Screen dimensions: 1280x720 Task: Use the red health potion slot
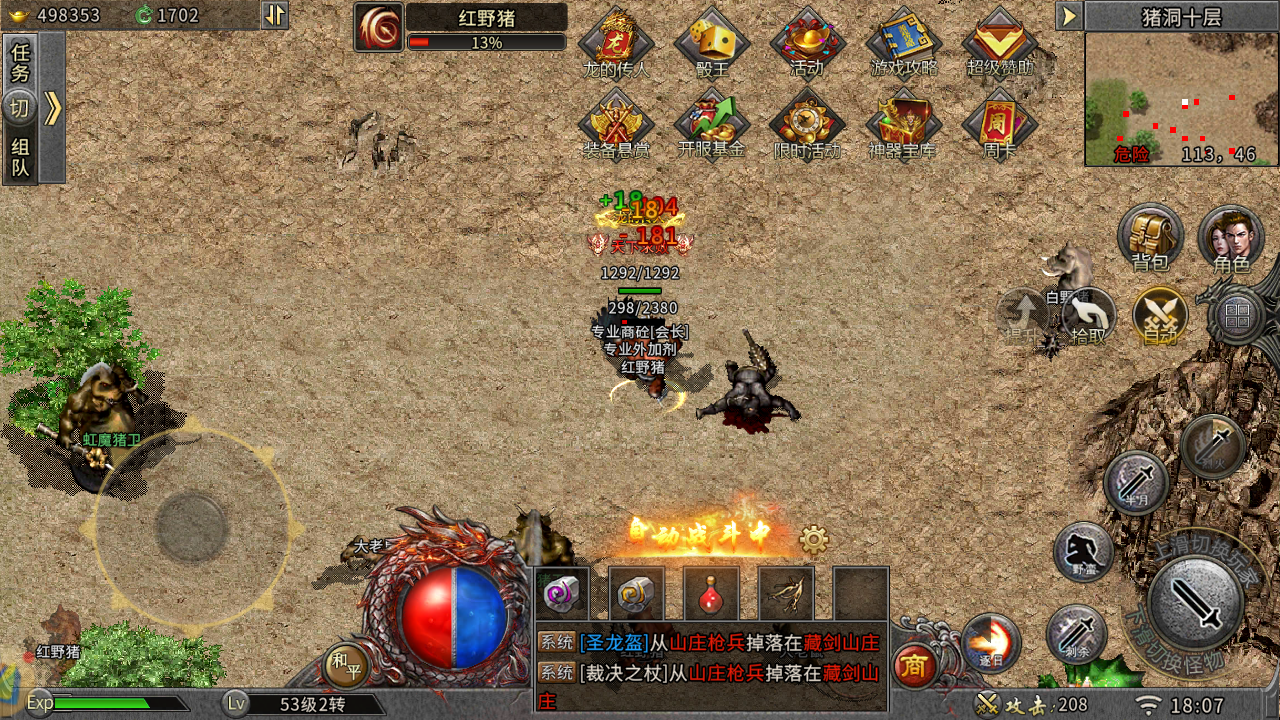coord(711,594)
